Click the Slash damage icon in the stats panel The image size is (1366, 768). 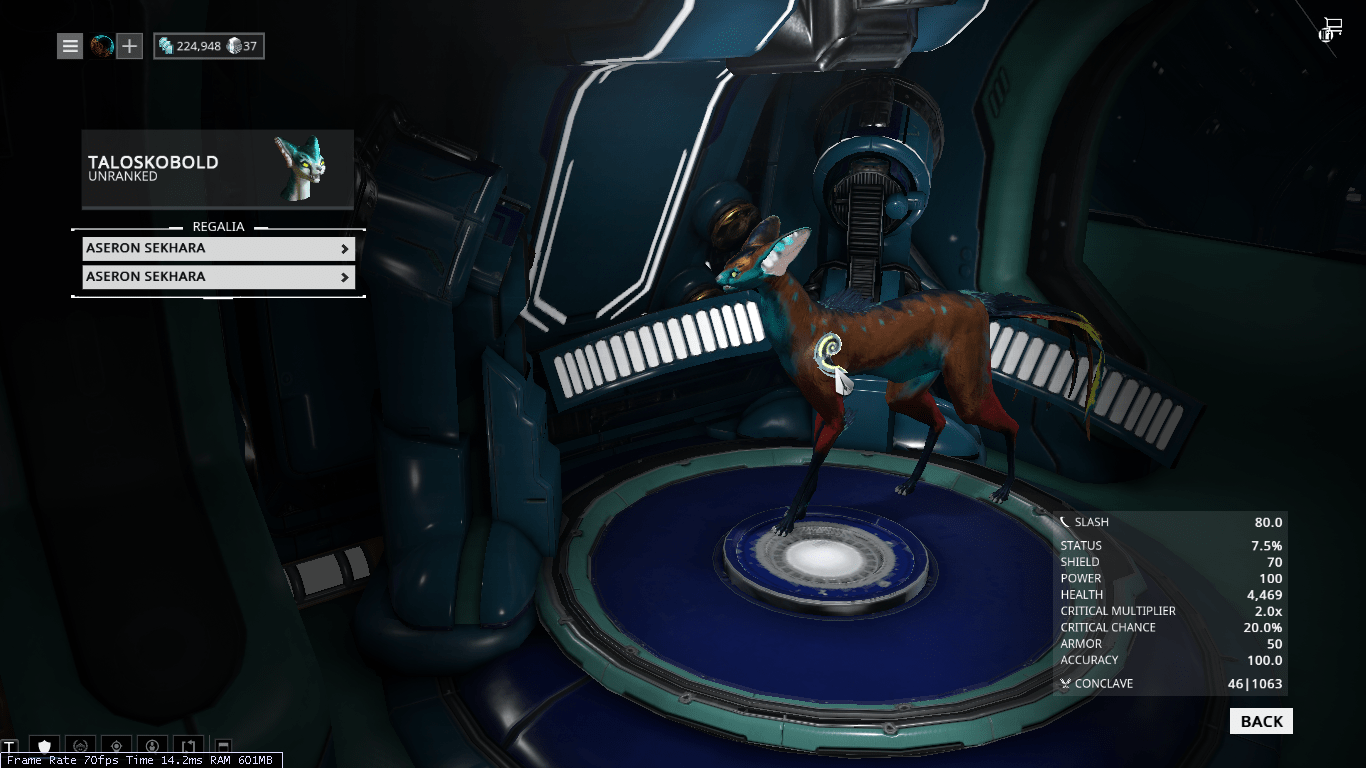pyautogui.click(x=1063, y=521)
